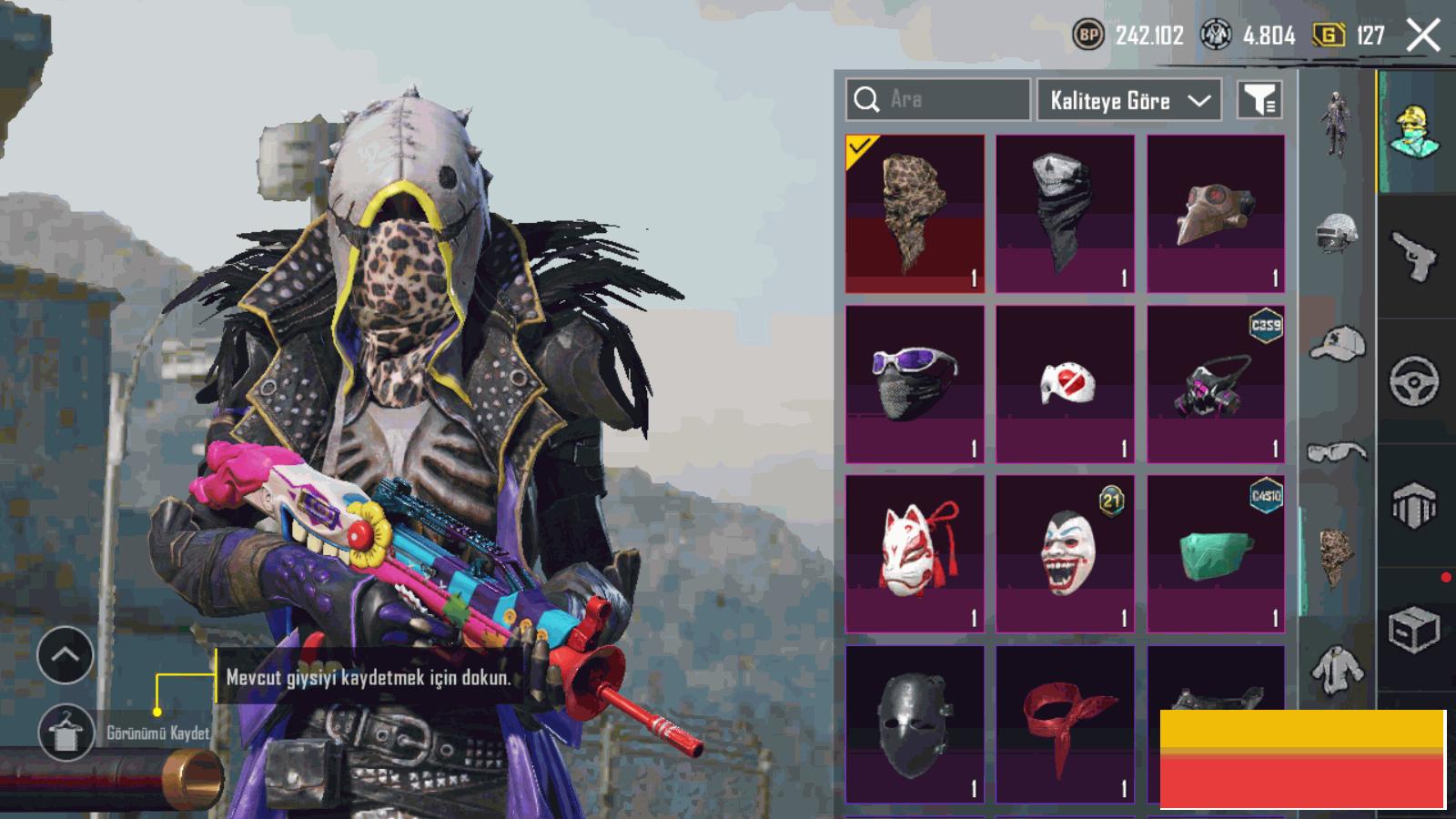Select the green cloth face mask

point(1216,553)
